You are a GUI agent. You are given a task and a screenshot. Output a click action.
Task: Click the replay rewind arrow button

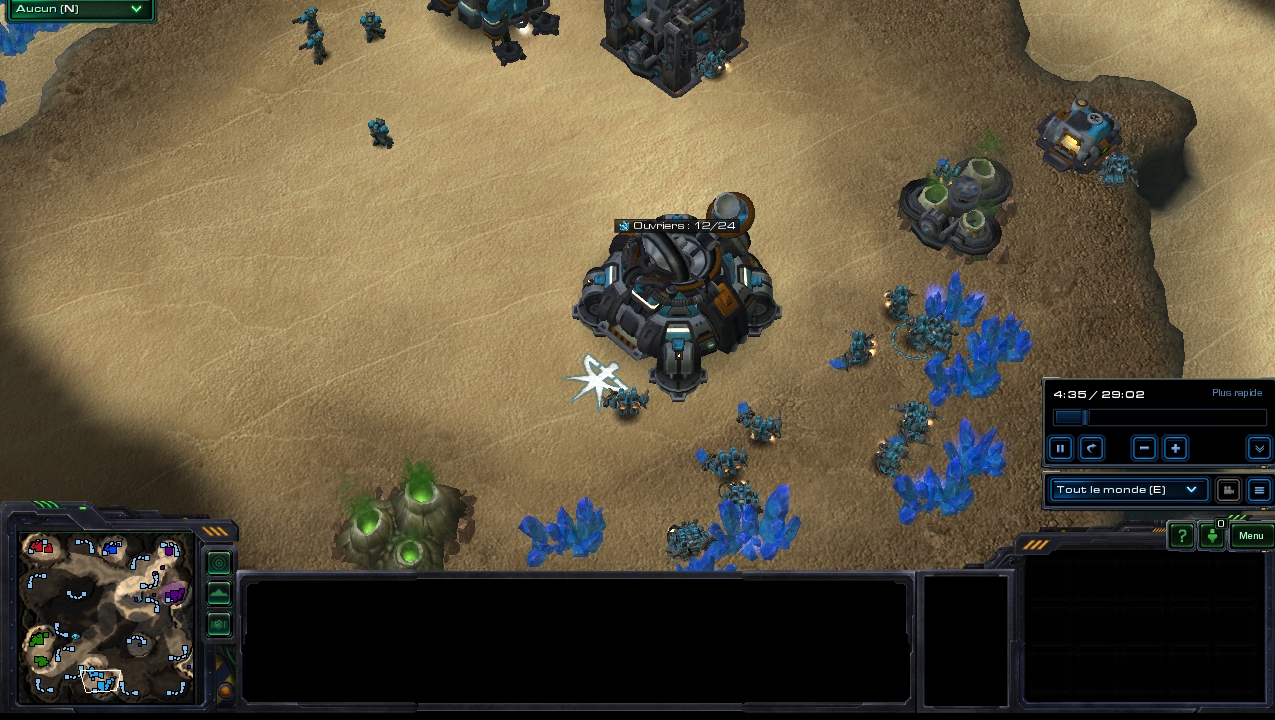coord(1092,448)
